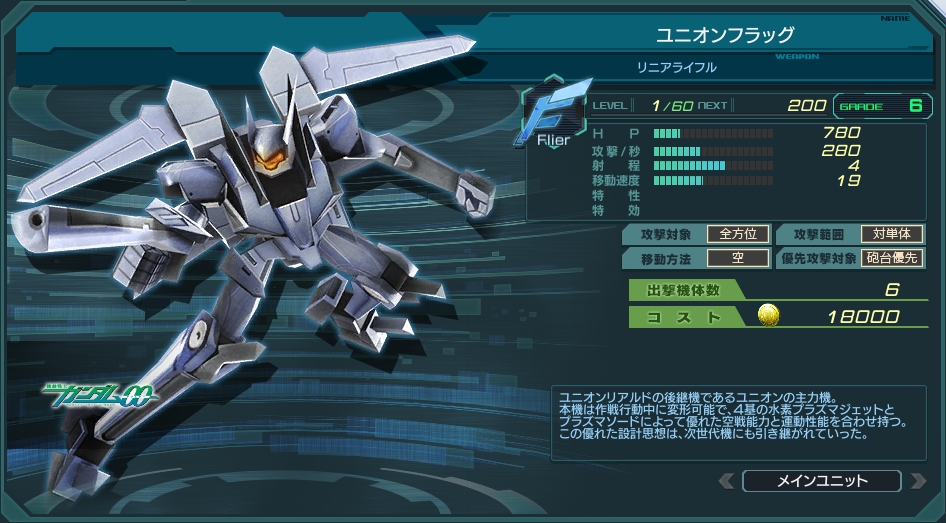Click the メインユニット button
The image size is (946, 523).
coord(822,481)
